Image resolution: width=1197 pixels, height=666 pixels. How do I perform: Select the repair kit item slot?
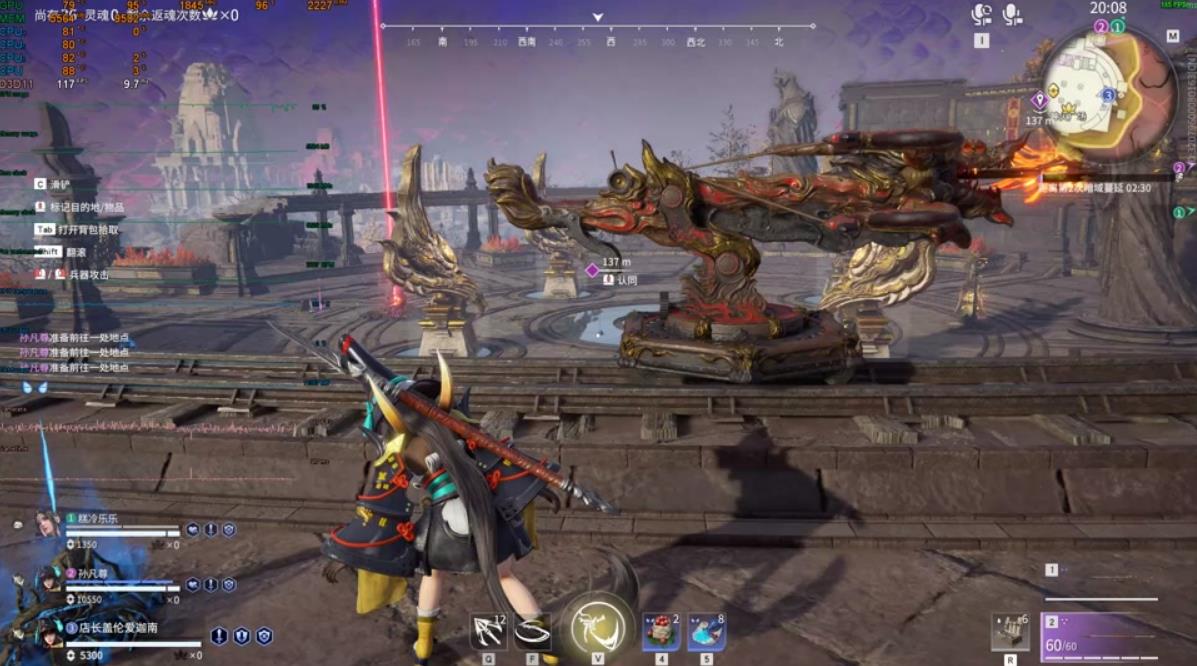point(1010,631)
